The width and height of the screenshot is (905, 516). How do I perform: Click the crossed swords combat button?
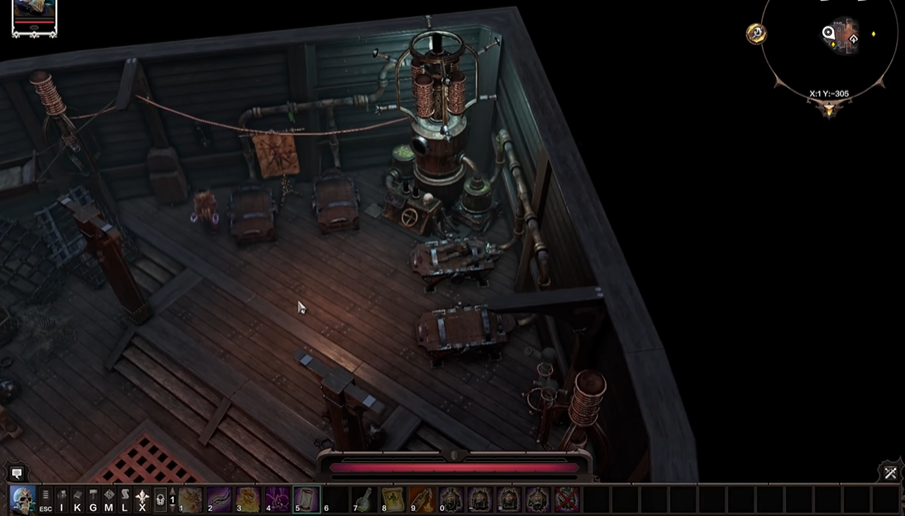pos(890,473)
